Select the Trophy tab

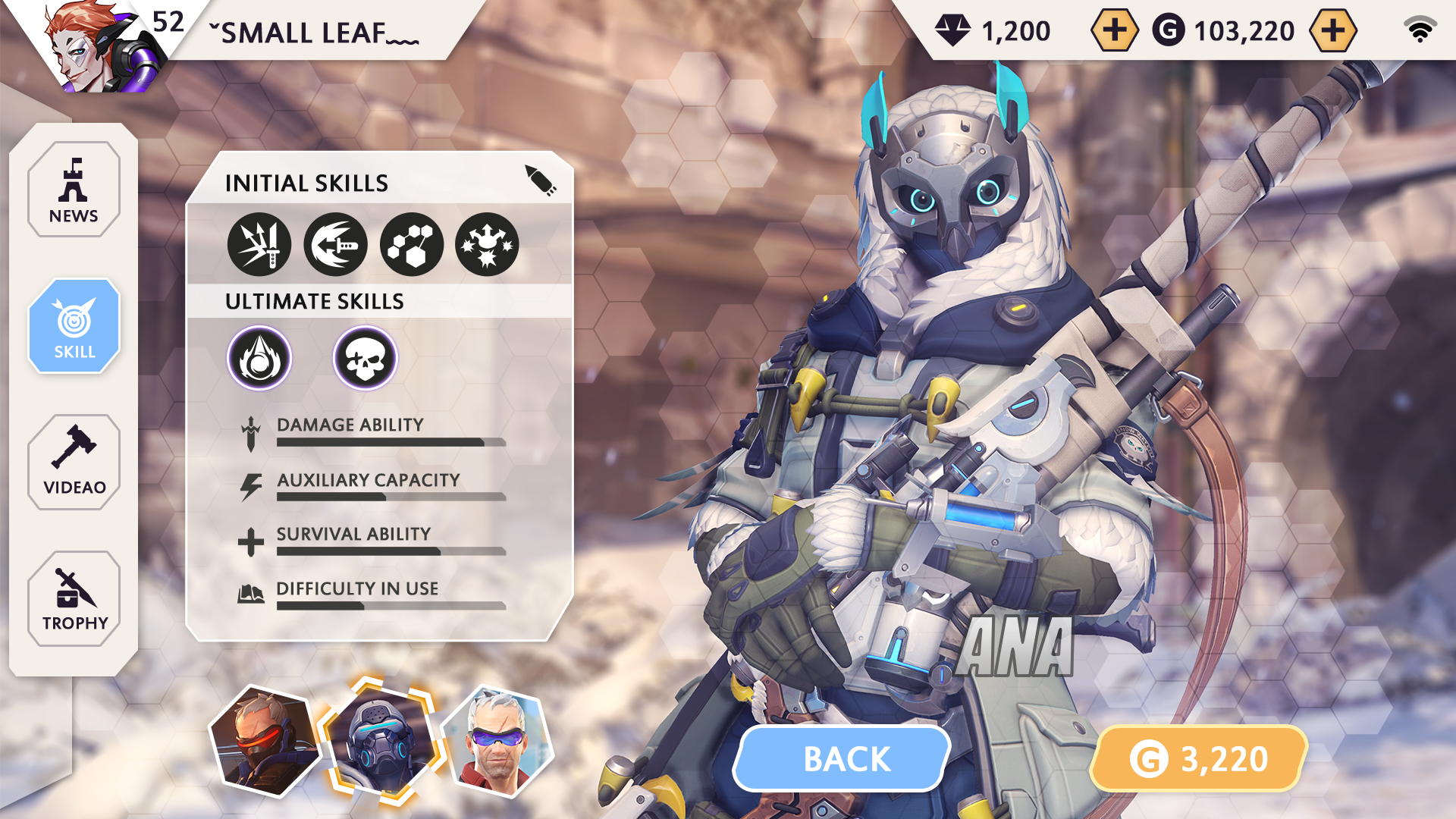pyautogui.click(x=74, y=598)
